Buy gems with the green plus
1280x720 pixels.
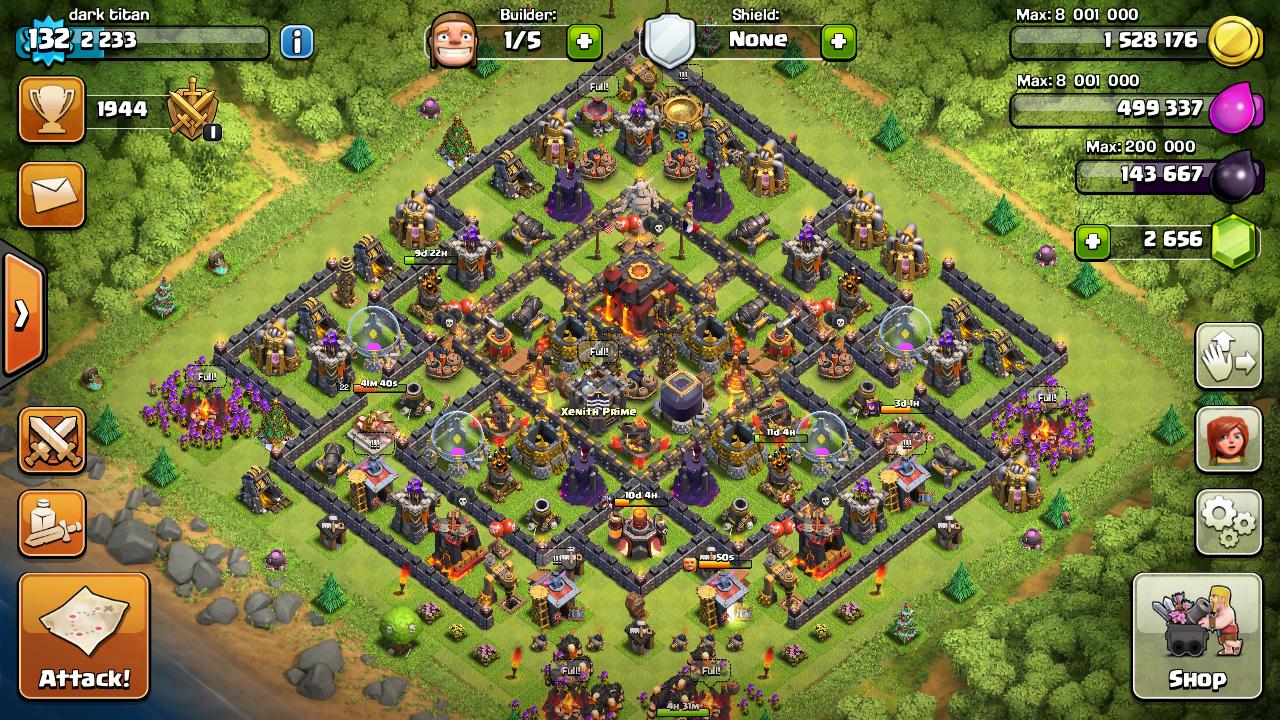point(1093,242)
